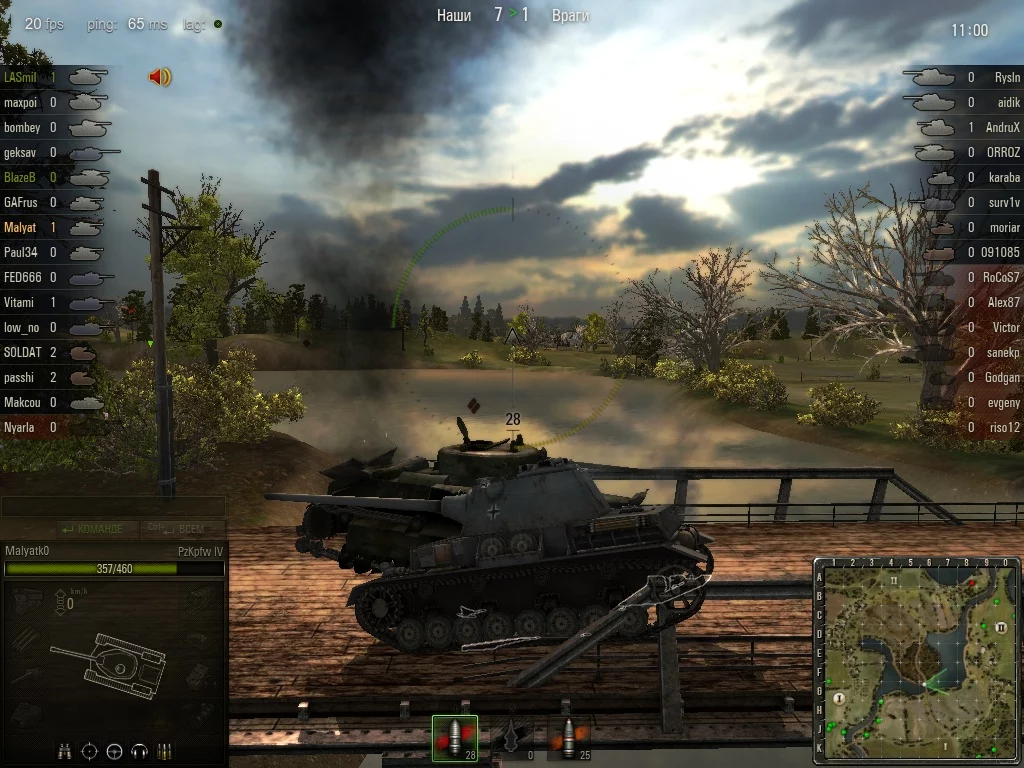Click the allied base I marker on minimap
Image resolution: width=1024 pixels, height=768 pixels.
click(840, 698)
